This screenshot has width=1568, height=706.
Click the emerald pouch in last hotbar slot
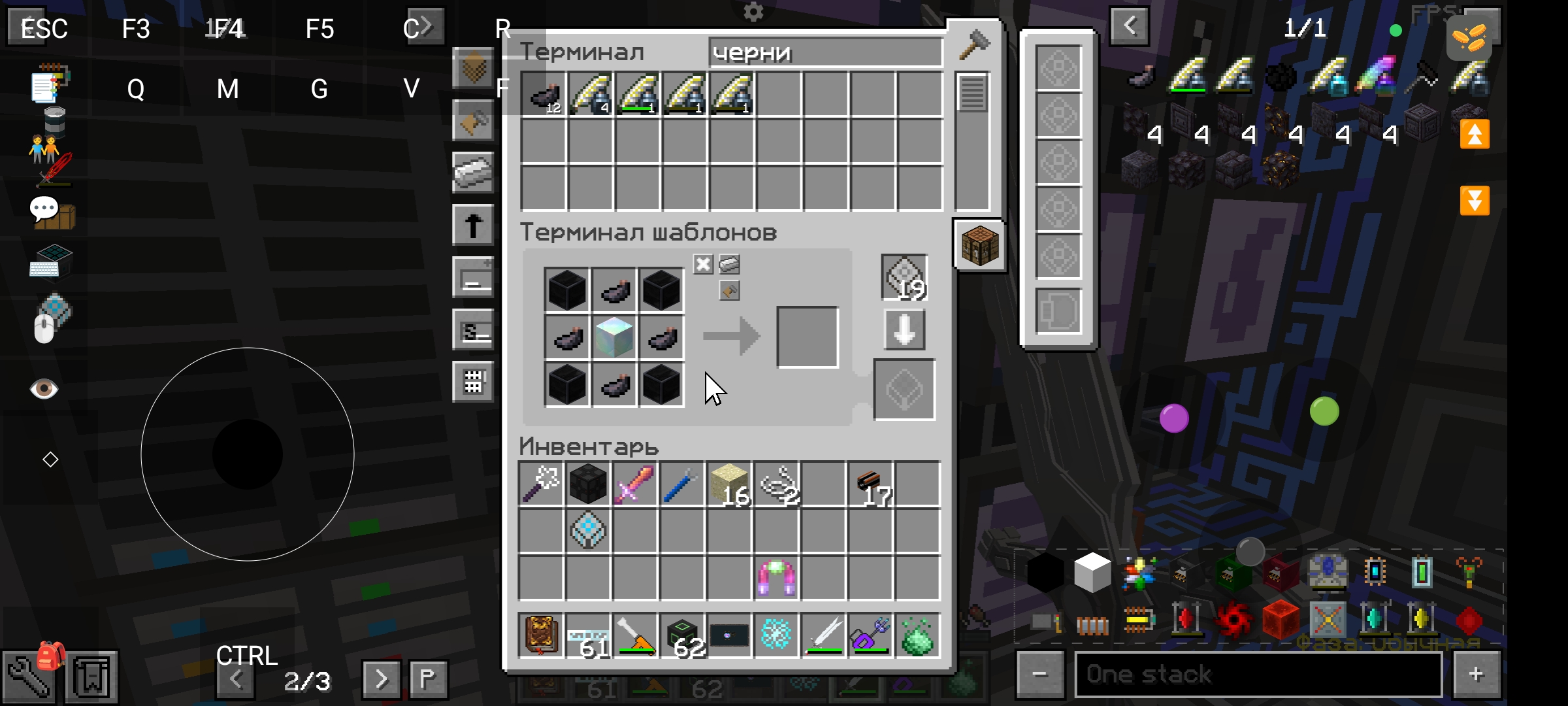[x=917, y=634]
